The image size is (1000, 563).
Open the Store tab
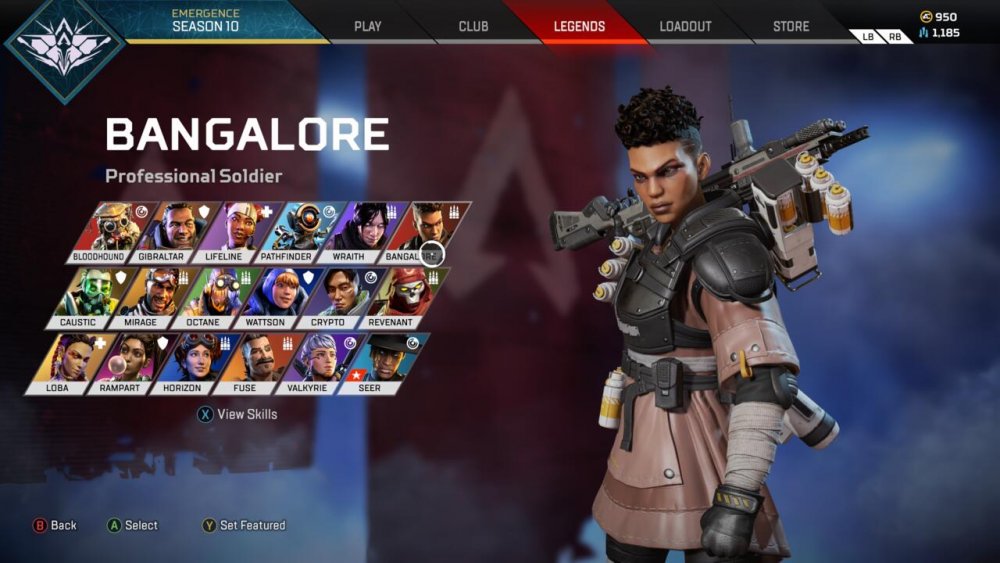tap(791, 26)
